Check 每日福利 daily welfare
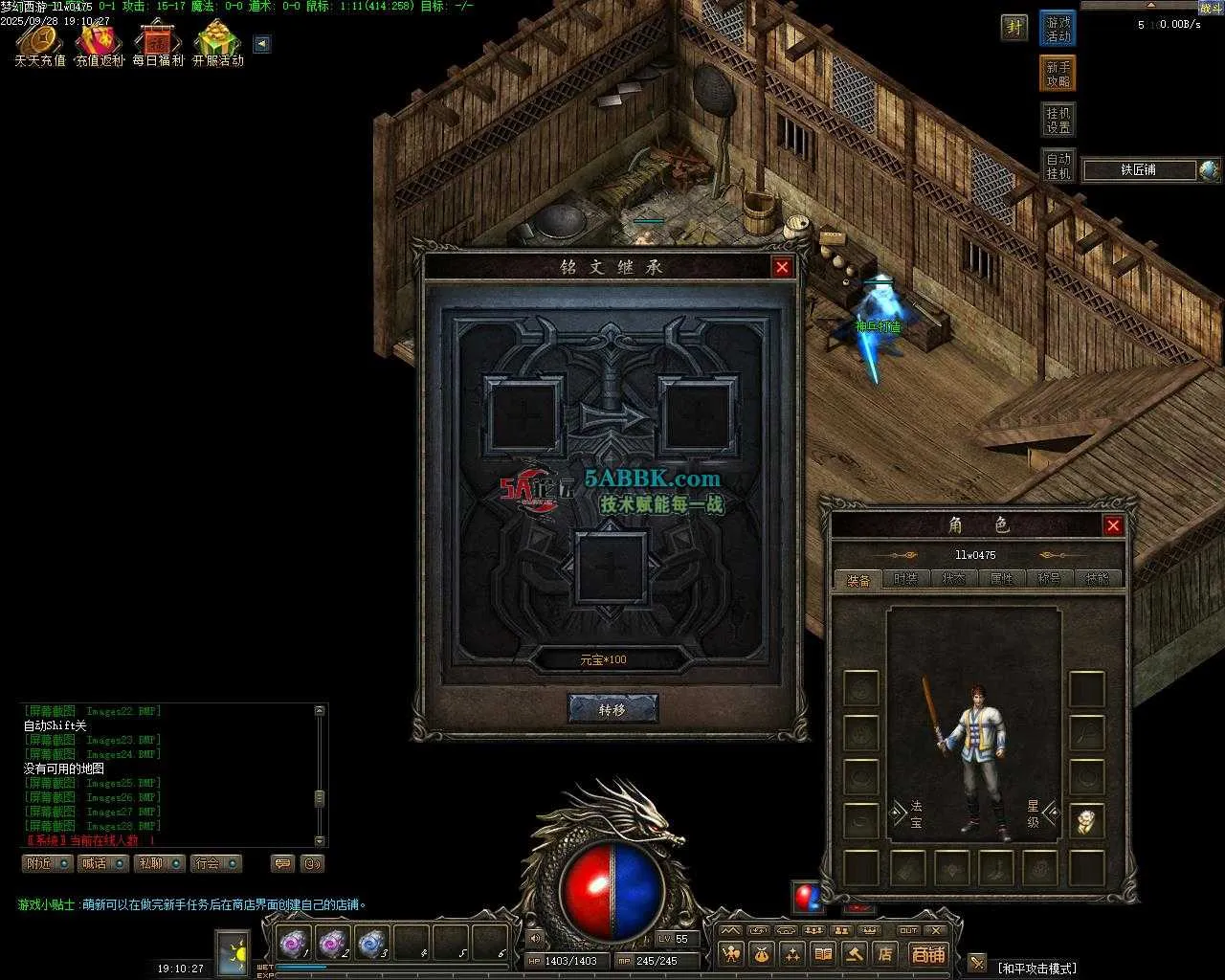Image resolution: width=1225 pixels, height=980 pixels. 158,43
